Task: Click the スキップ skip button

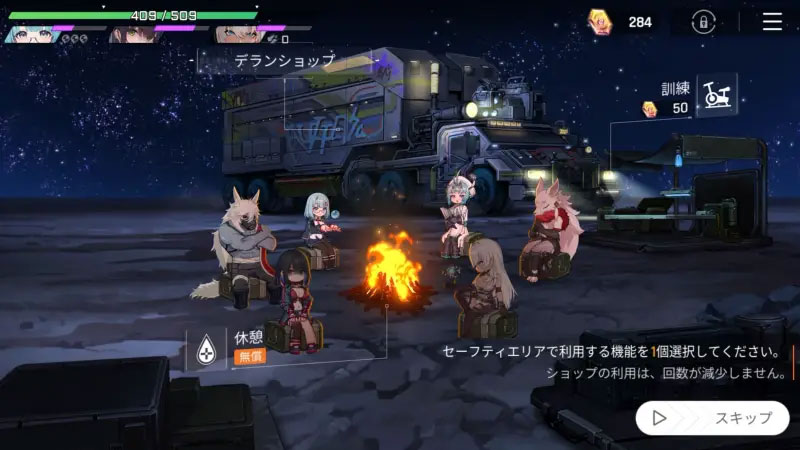Action: pyautogui.click(x=712, y=417)
